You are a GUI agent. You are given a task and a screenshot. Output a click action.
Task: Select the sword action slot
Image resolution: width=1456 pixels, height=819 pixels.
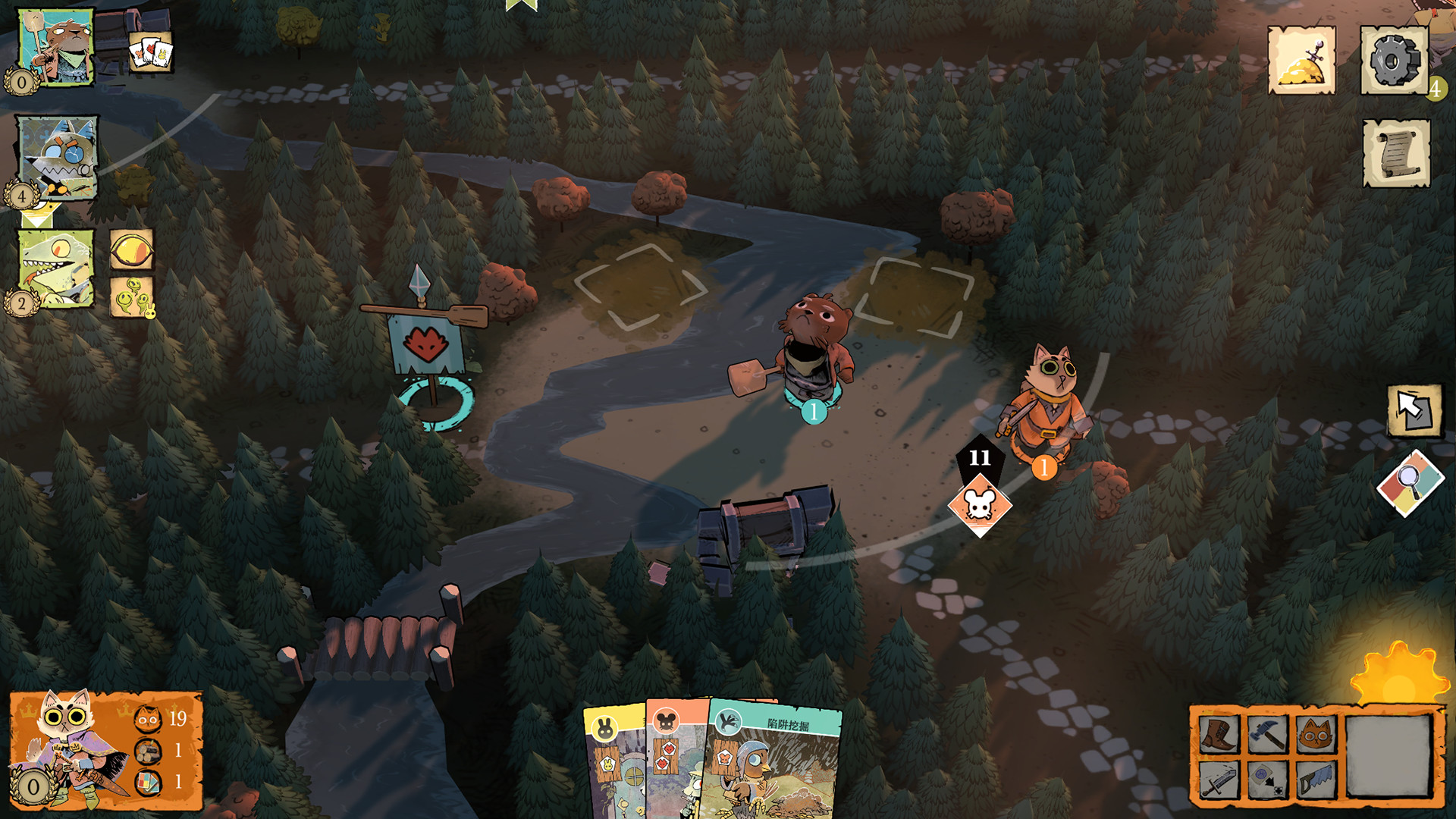(1219, 780)
